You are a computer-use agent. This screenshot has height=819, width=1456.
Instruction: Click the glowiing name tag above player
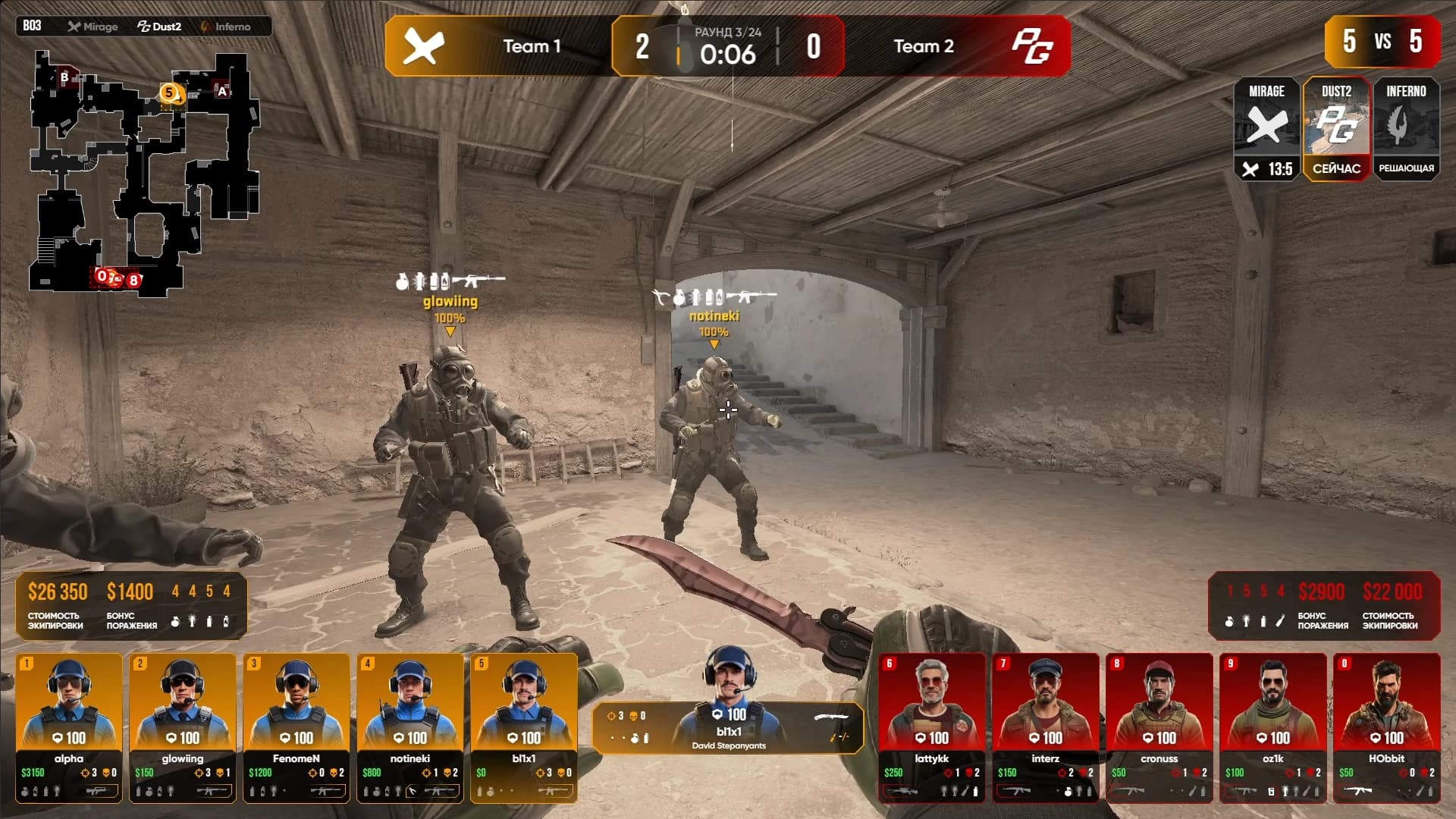(450, 302)
